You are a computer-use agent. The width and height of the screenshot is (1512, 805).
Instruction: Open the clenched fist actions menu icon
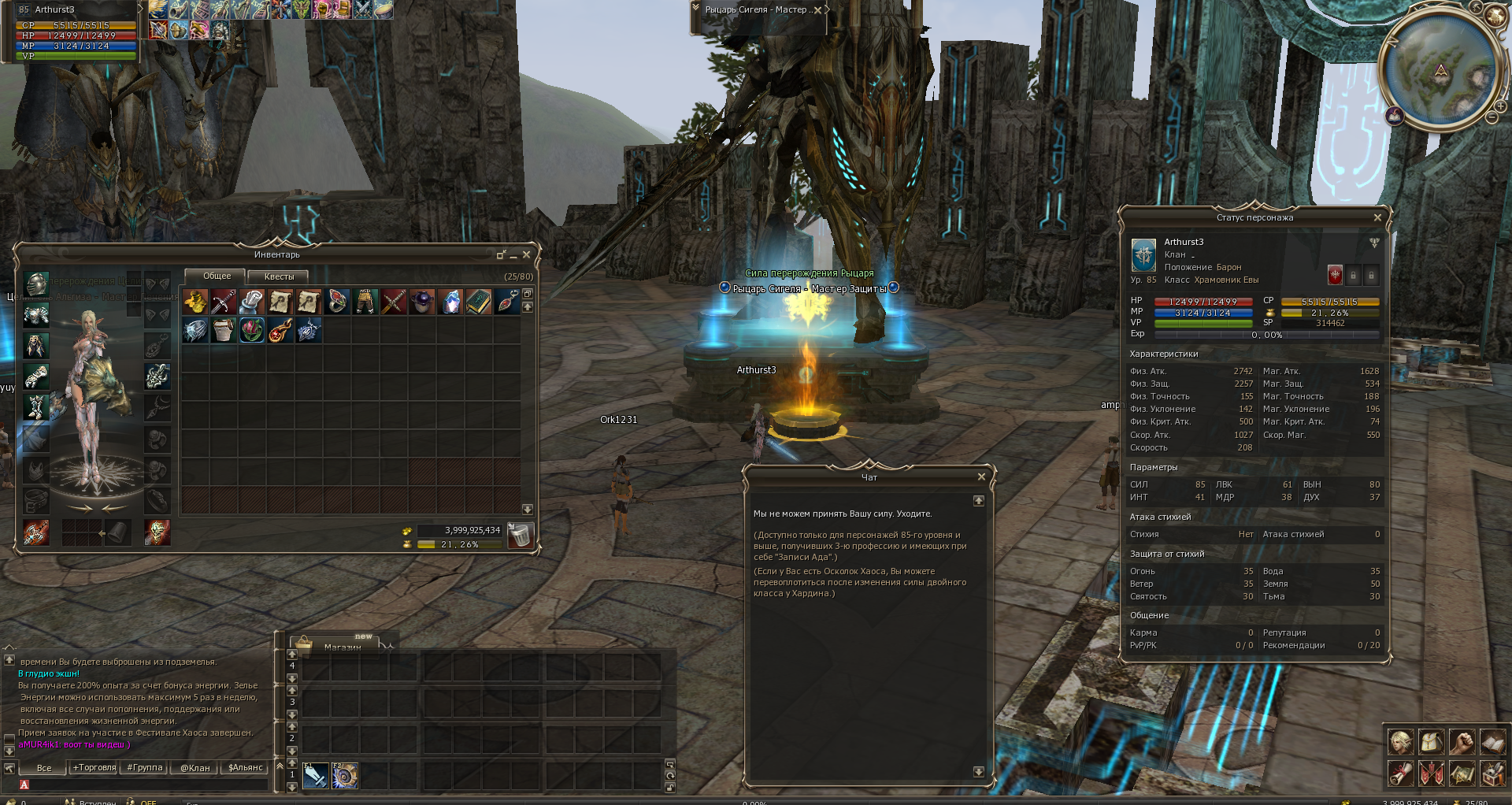1462,742
